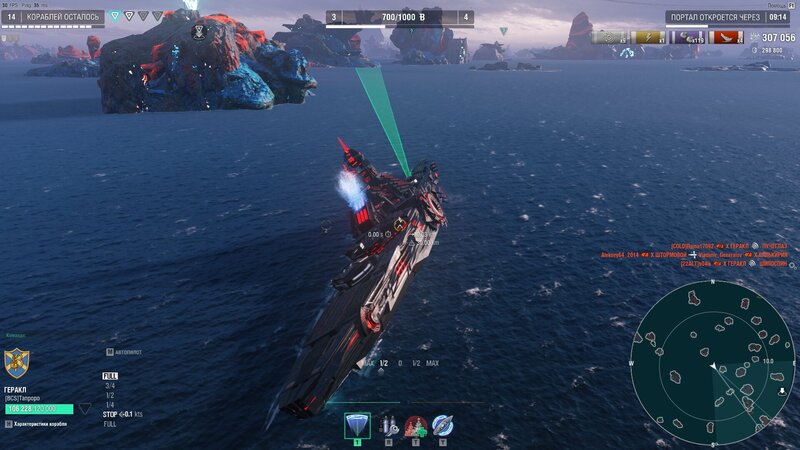800x450 pixels.
Task: Use the Repair Party consumable
Action: pyautogui.click(x=415, y=425)
